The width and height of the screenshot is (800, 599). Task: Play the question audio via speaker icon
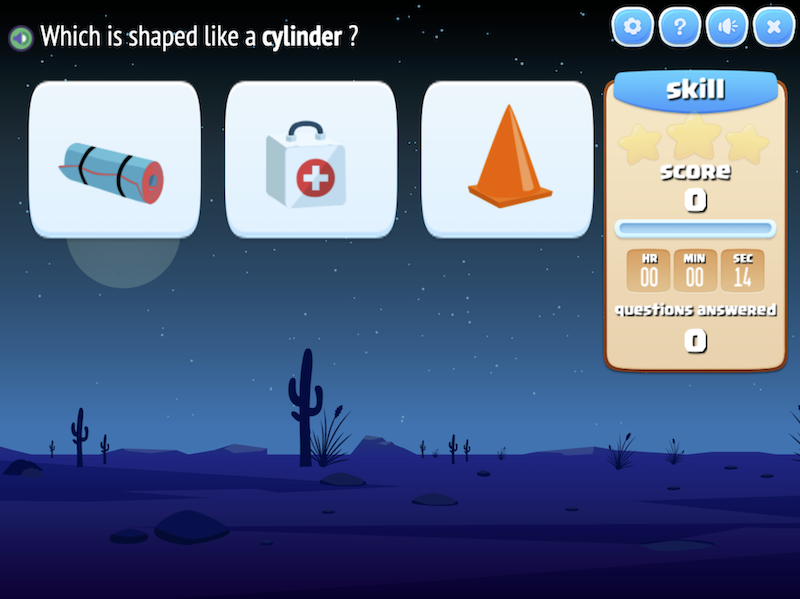(20, 38)
